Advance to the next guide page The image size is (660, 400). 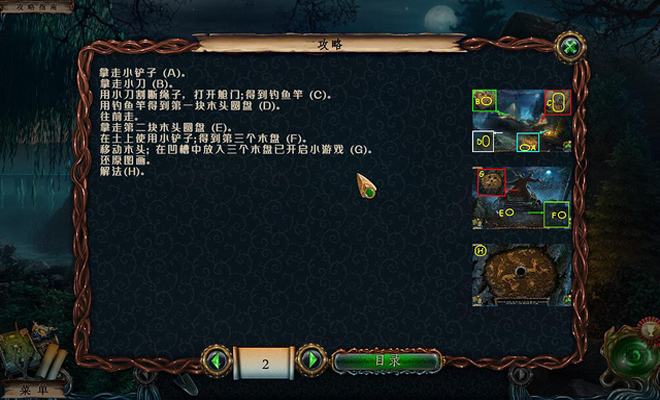(x=312, y=359)
